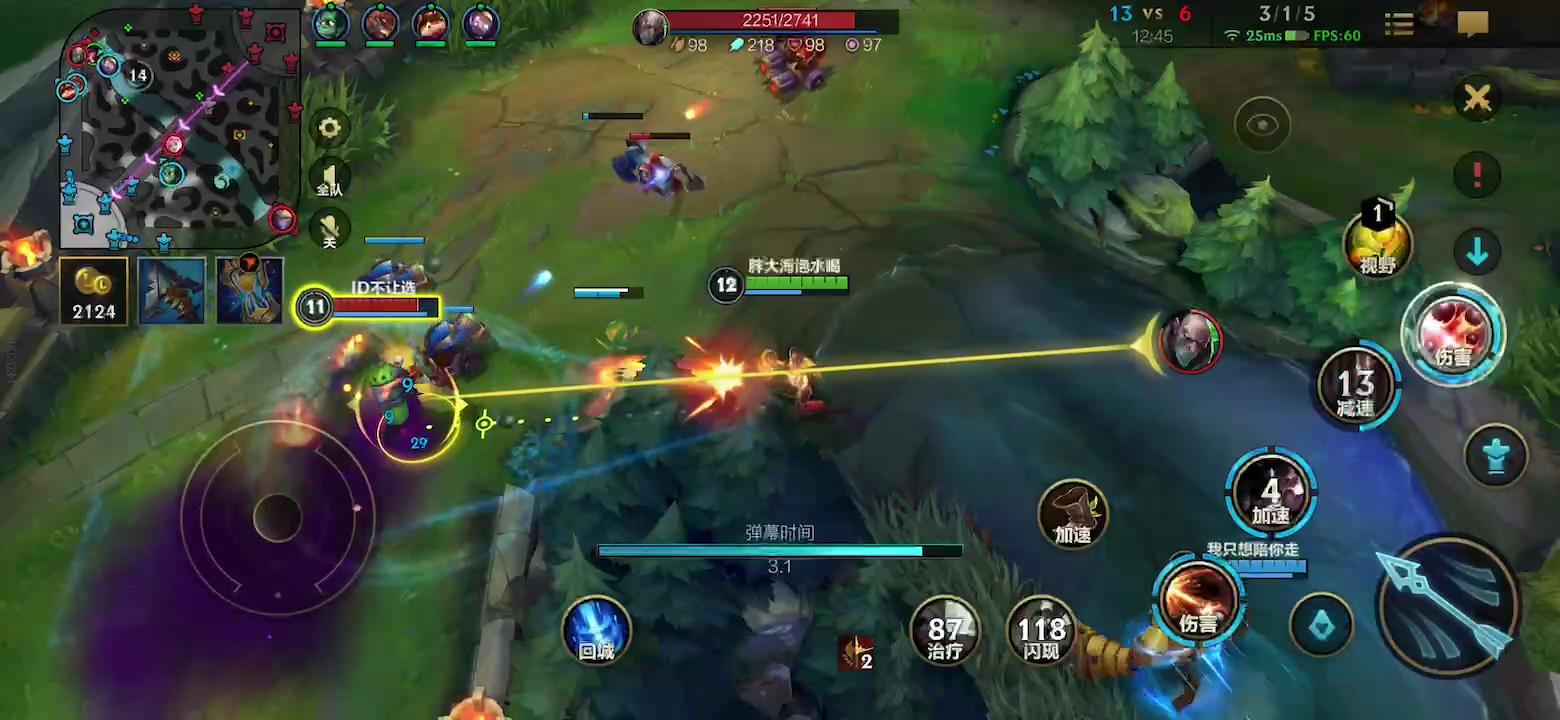Use the 回城 recall button
1560x720 pixels.
596,632
